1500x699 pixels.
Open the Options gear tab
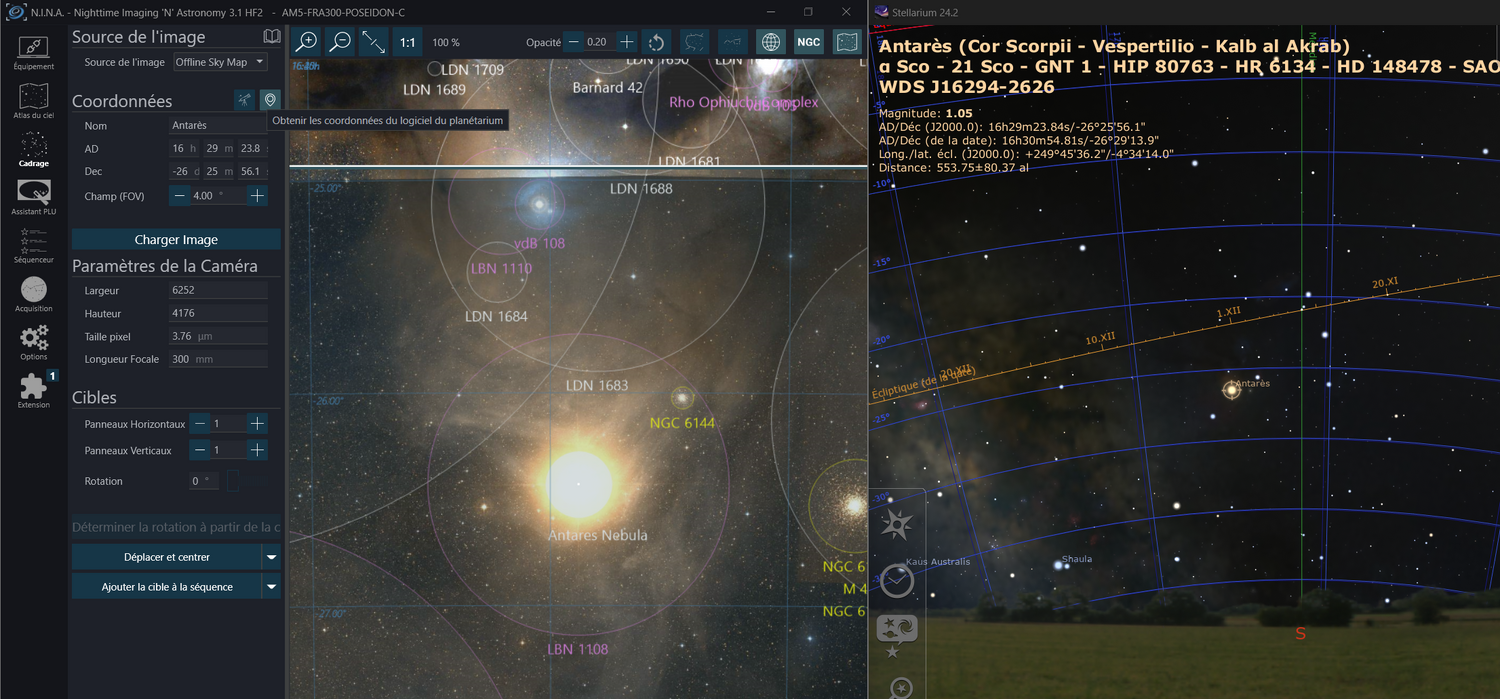[x=33, y=342]
